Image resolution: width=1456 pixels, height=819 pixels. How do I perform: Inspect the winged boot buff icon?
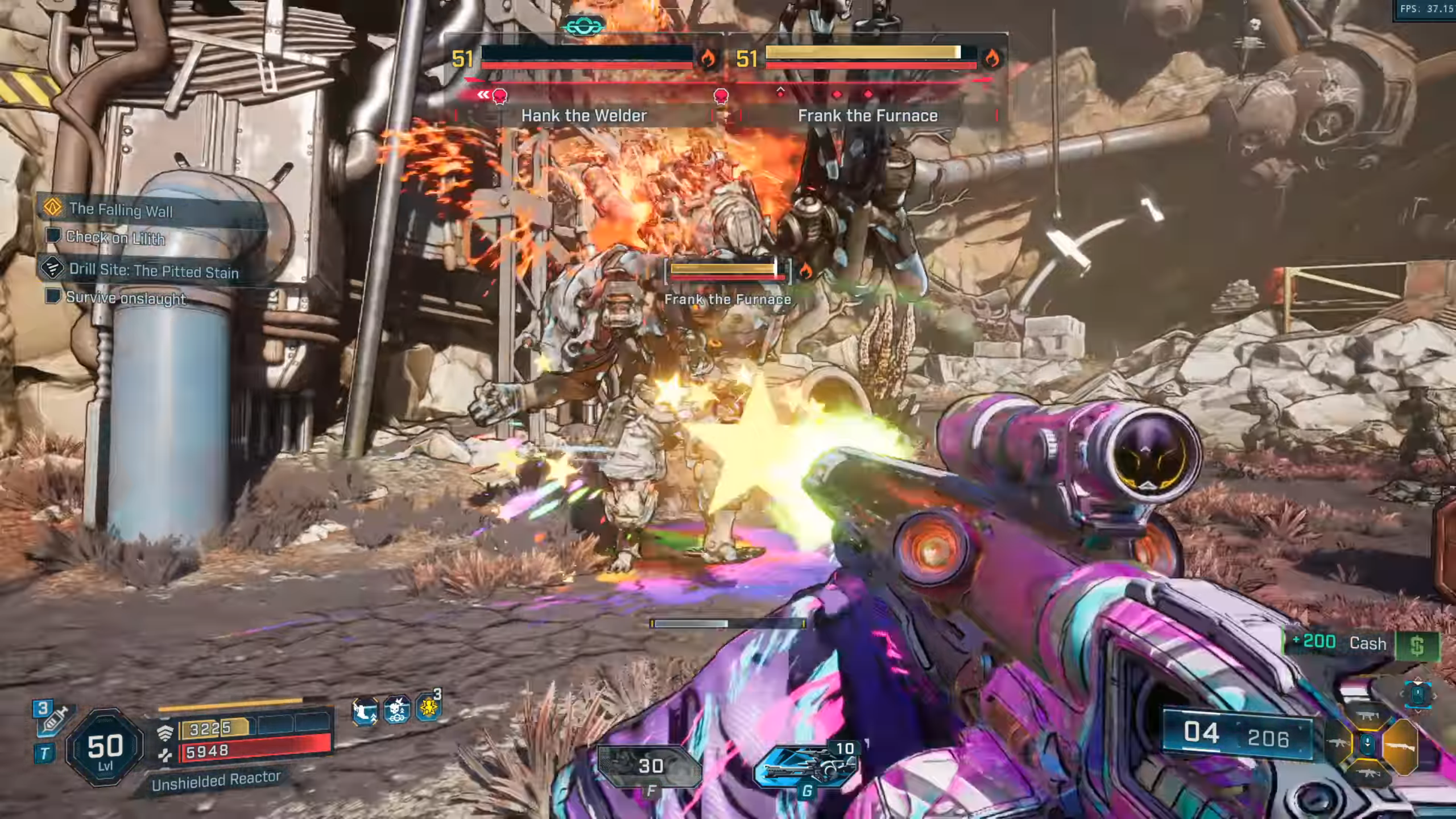(365, 712)
